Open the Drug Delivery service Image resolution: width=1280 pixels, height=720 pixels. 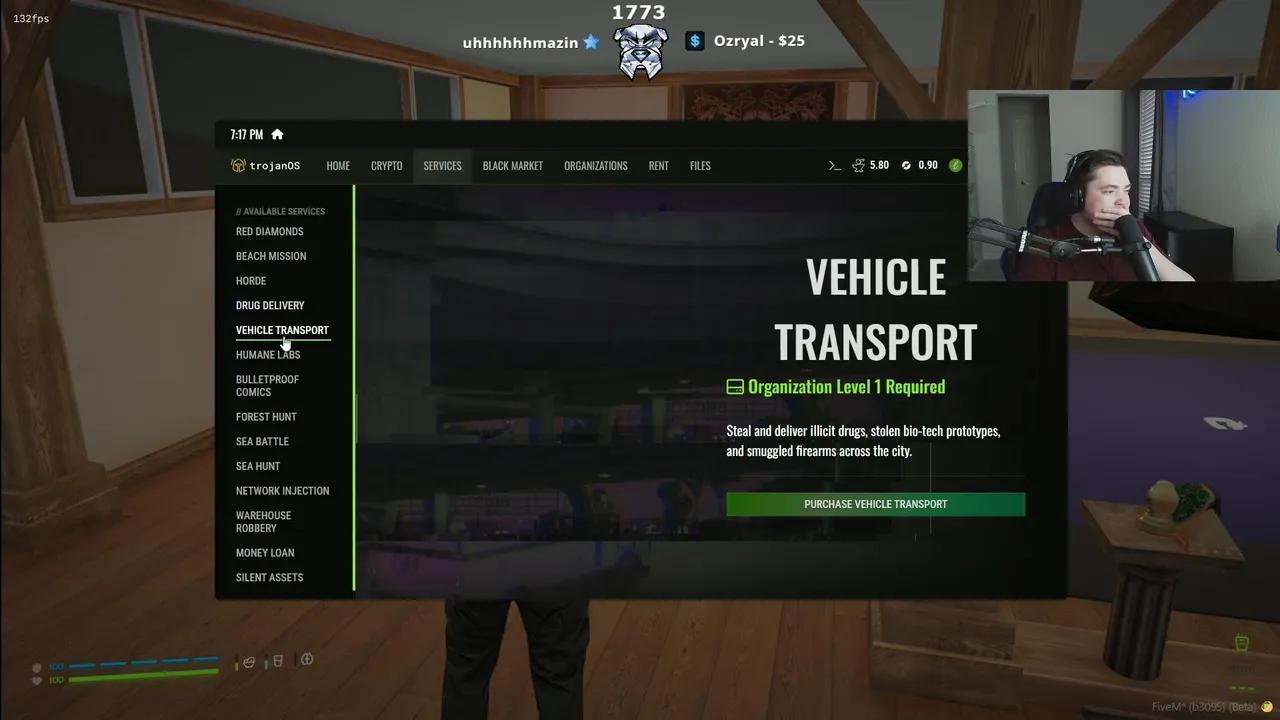[x=270, y=306]
